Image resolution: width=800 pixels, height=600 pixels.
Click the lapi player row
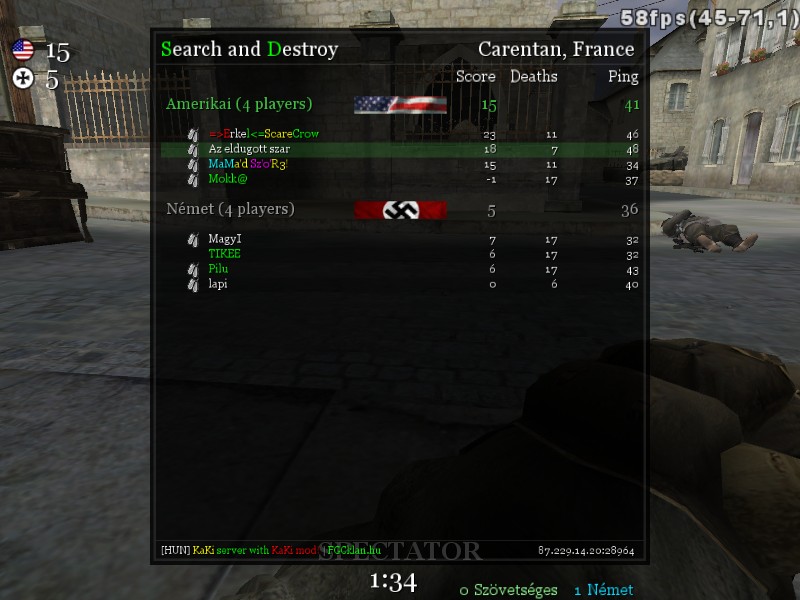pyautogui.click(x=218, y=284)
